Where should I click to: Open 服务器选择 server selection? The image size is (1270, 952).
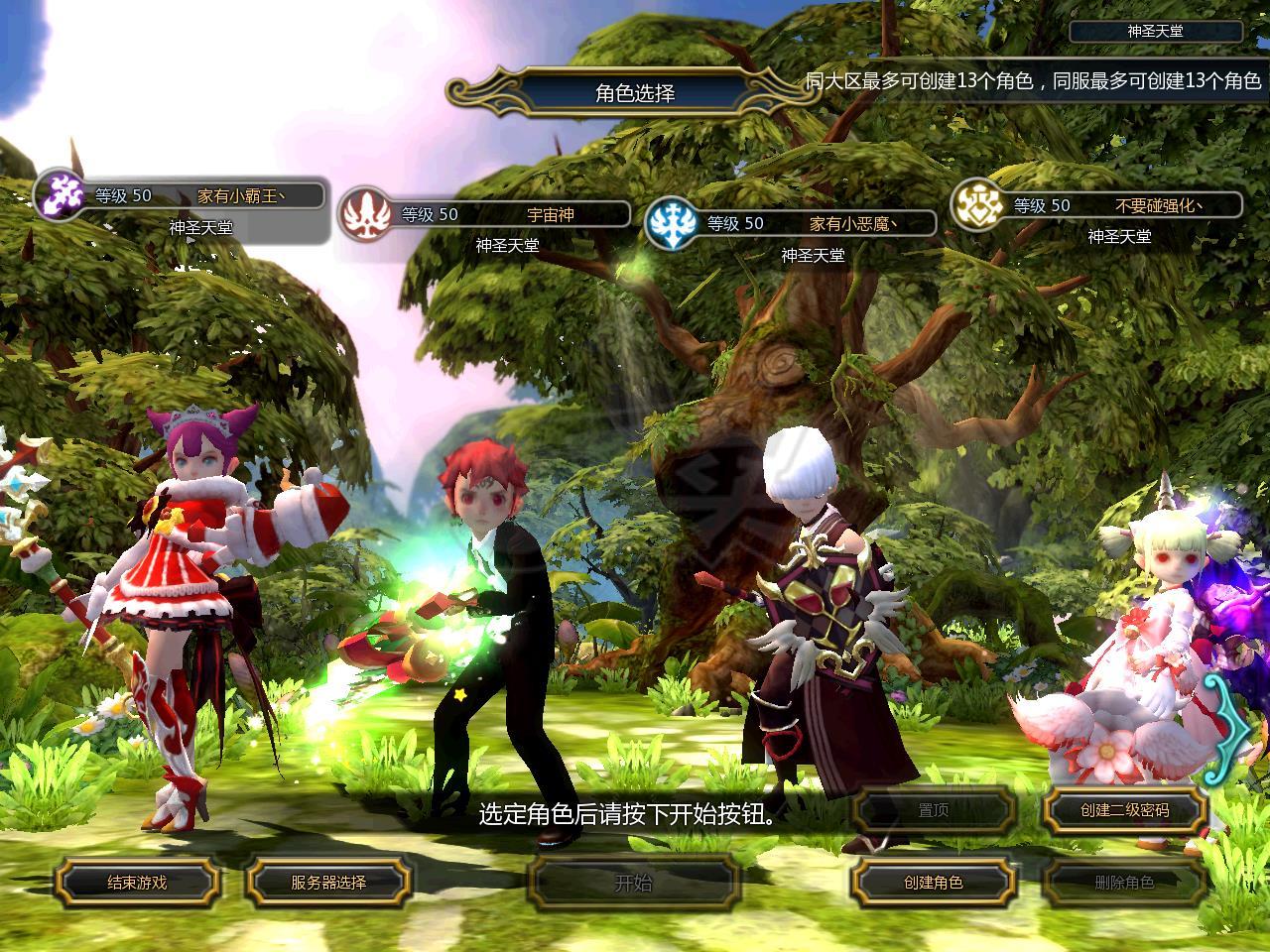(x=328, y=882)
